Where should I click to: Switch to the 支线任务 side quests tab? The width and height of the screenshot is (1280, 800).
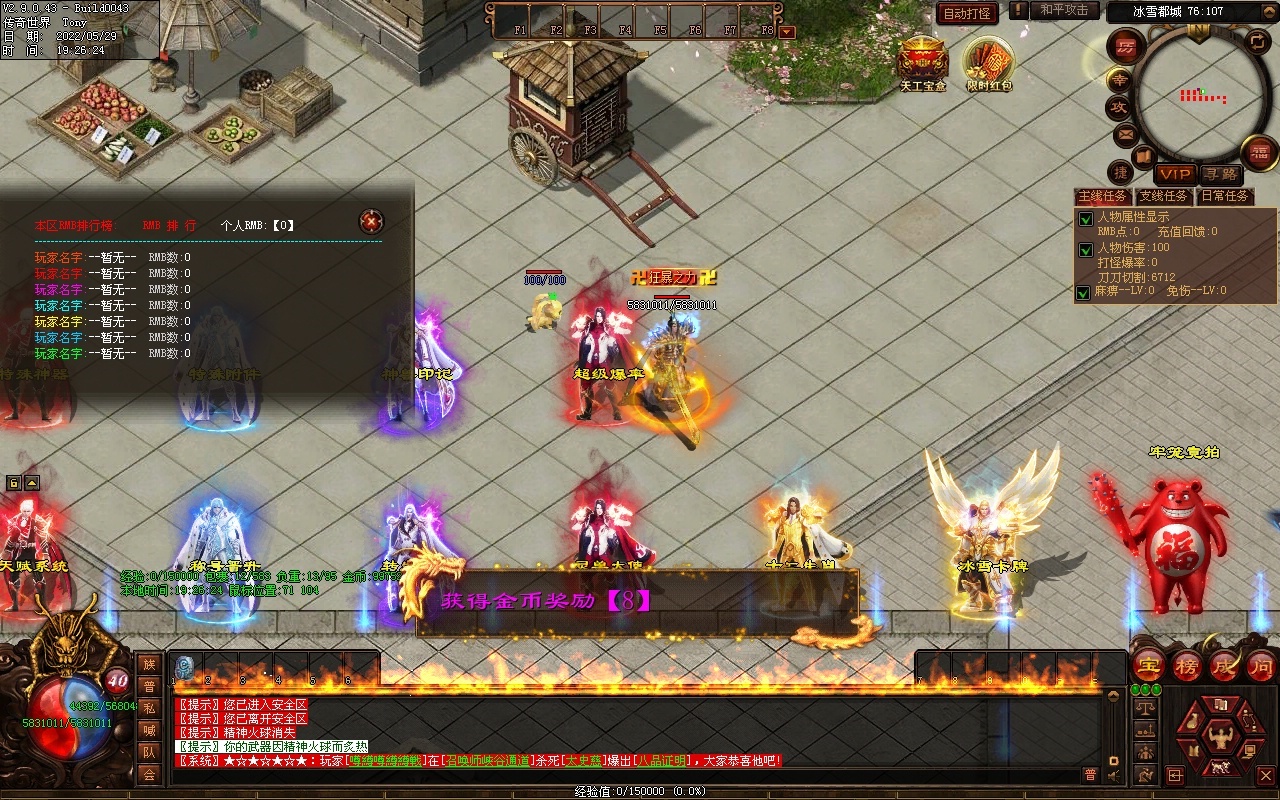coord(1164,196)
